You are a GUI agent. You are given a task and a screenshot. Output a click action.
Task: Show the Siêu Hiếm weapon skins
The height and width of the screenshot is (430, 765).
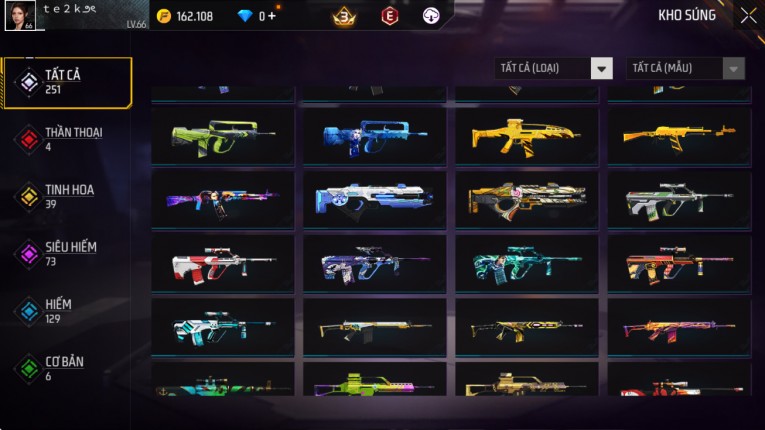(x=68, y=254)
